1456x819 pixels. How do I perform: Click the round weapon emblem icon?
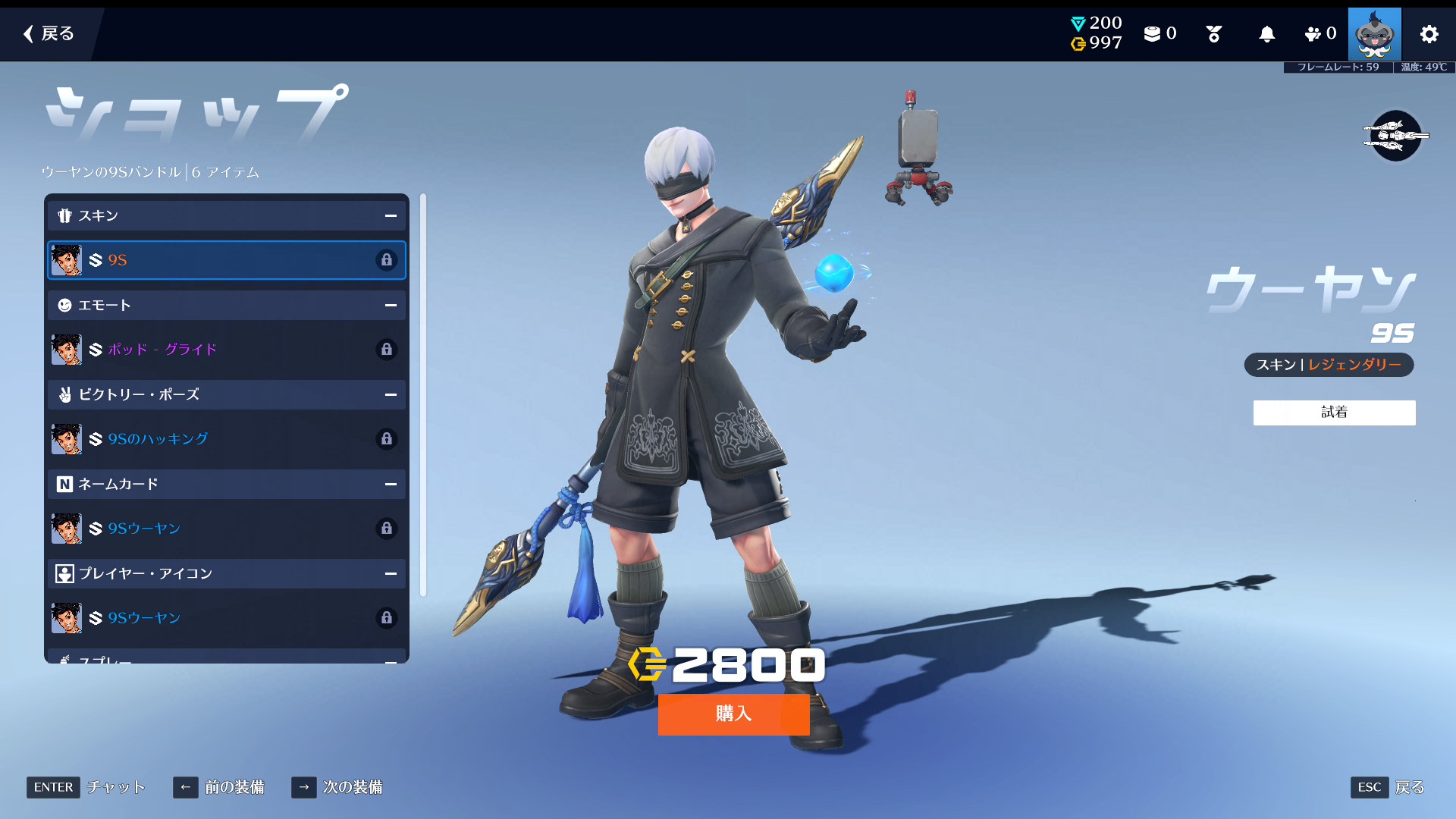coord(1395,136)
